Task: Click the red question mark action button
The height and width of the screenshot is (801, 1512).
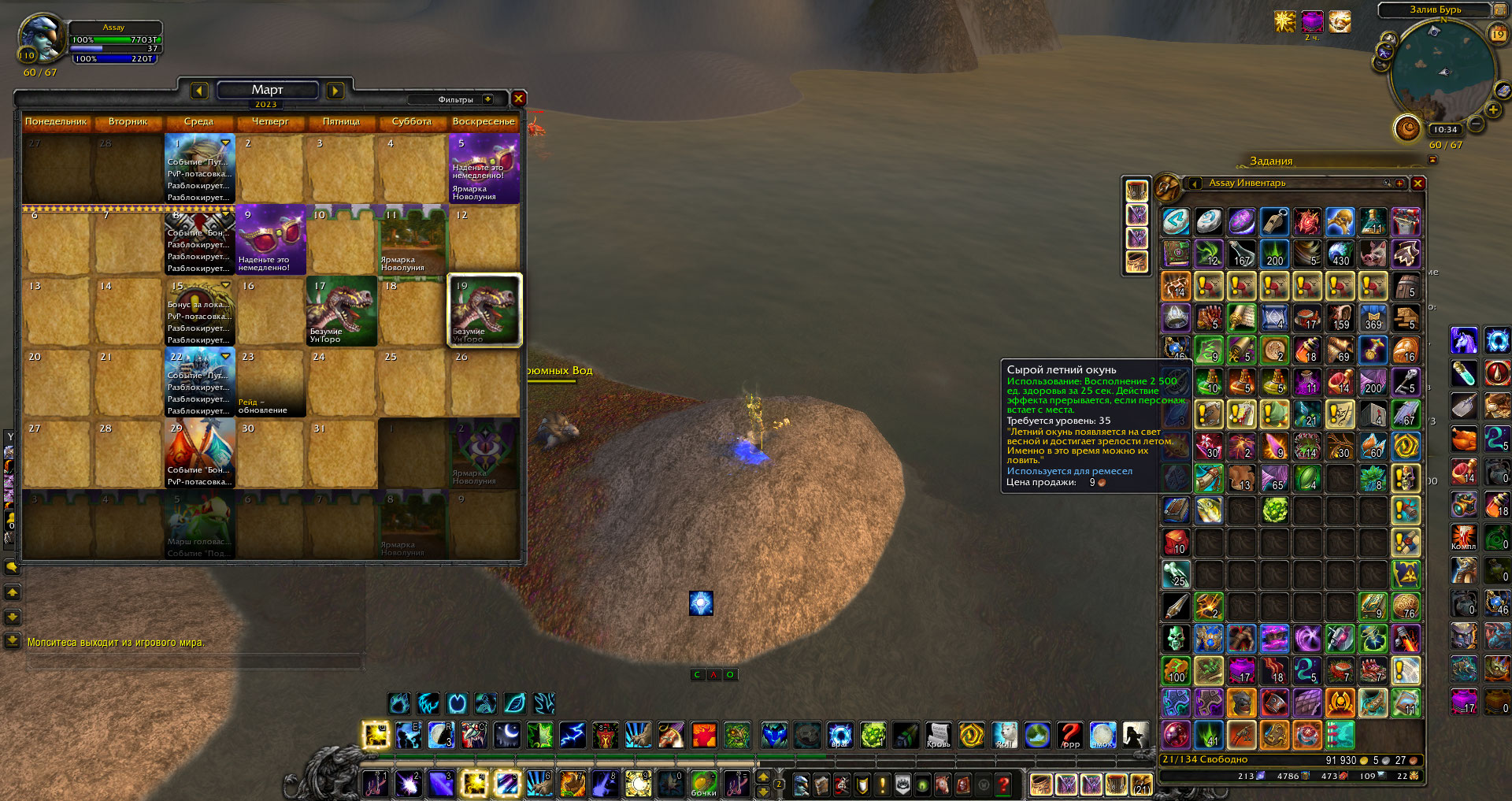Action: click(1069, 735)
